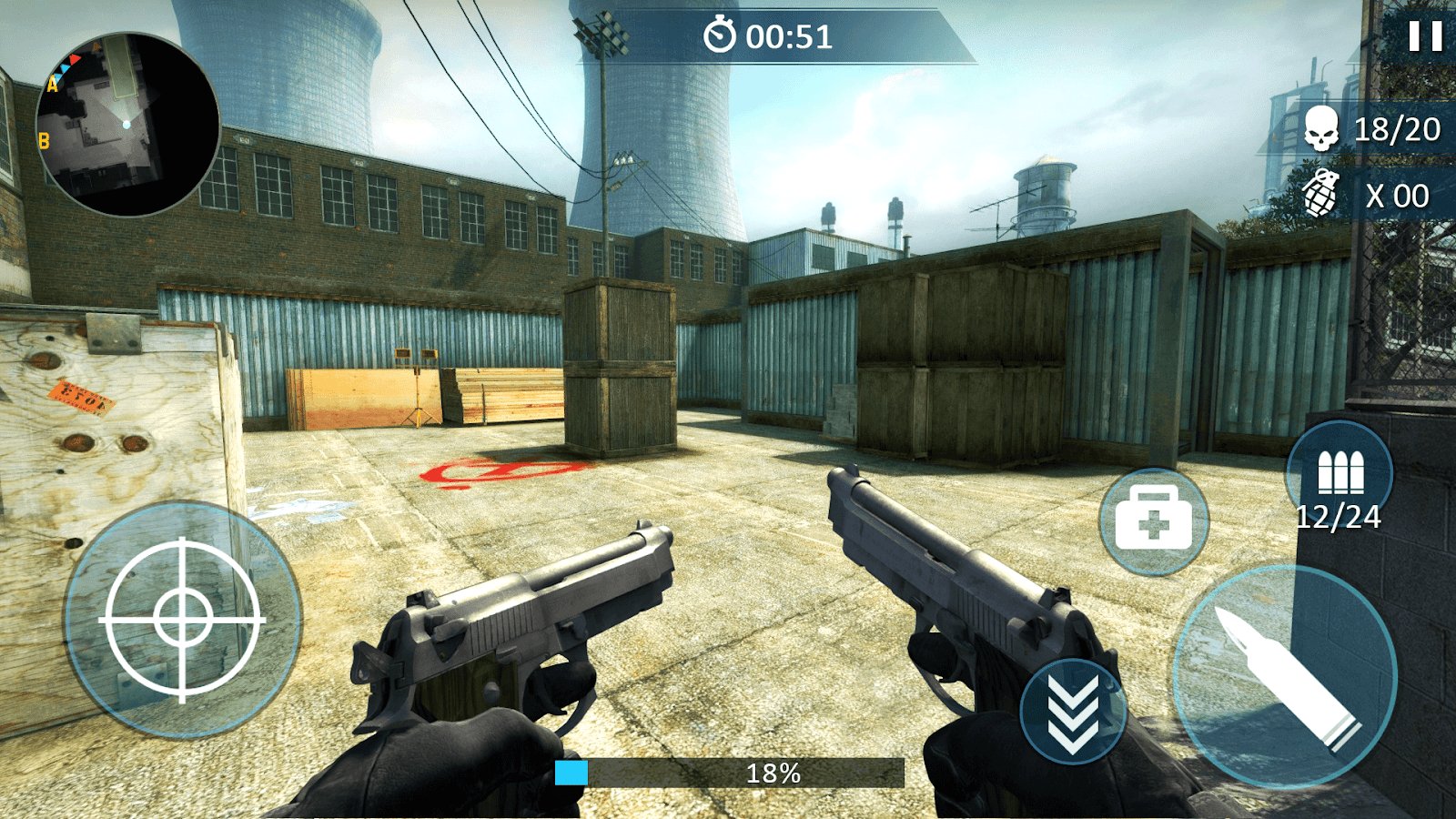Tap the crosshair aim button
Screen dimensions: 1456x819
click(x=183, y=620)
